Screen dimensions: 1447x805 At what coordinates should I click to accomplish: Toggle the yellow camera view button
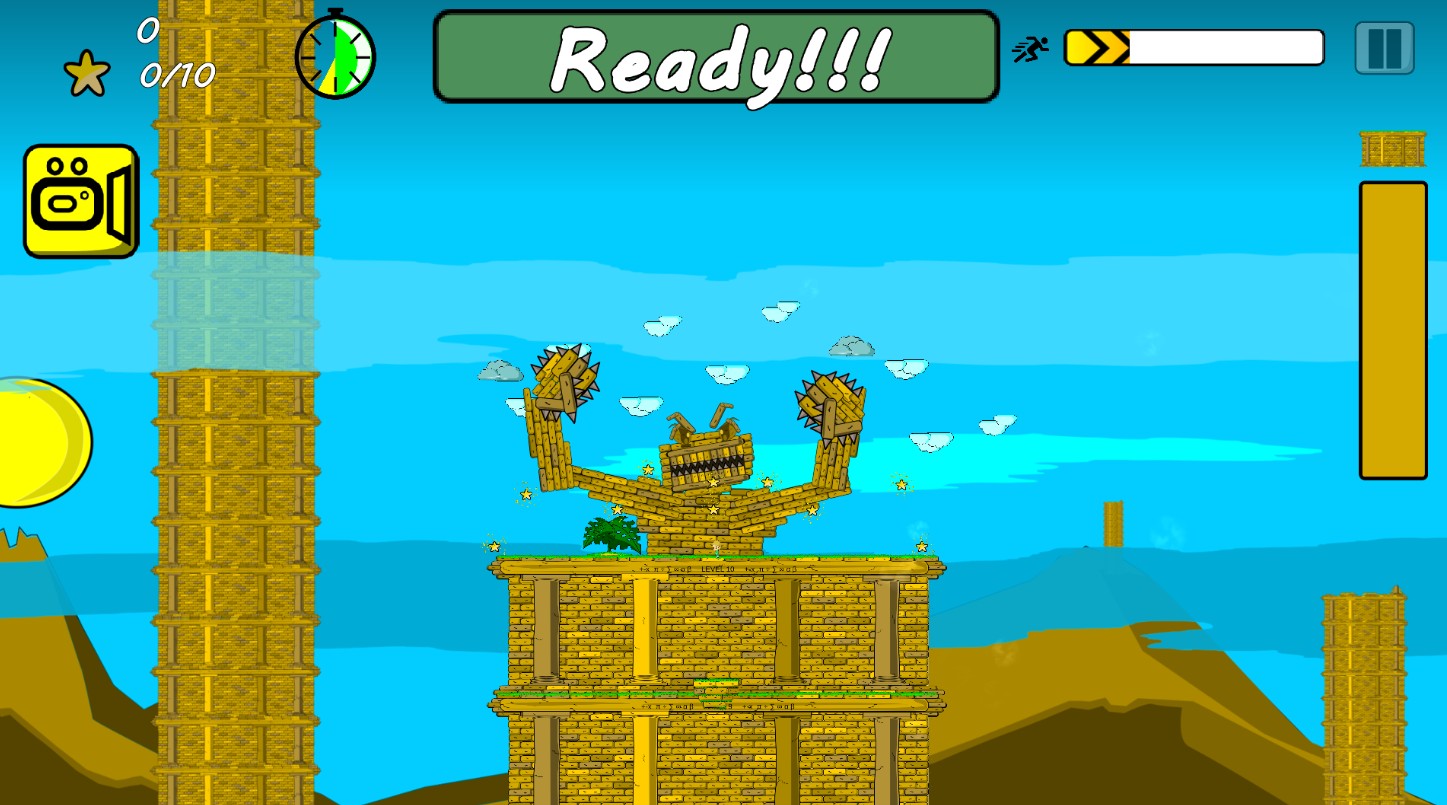click(x=81, y=201)
